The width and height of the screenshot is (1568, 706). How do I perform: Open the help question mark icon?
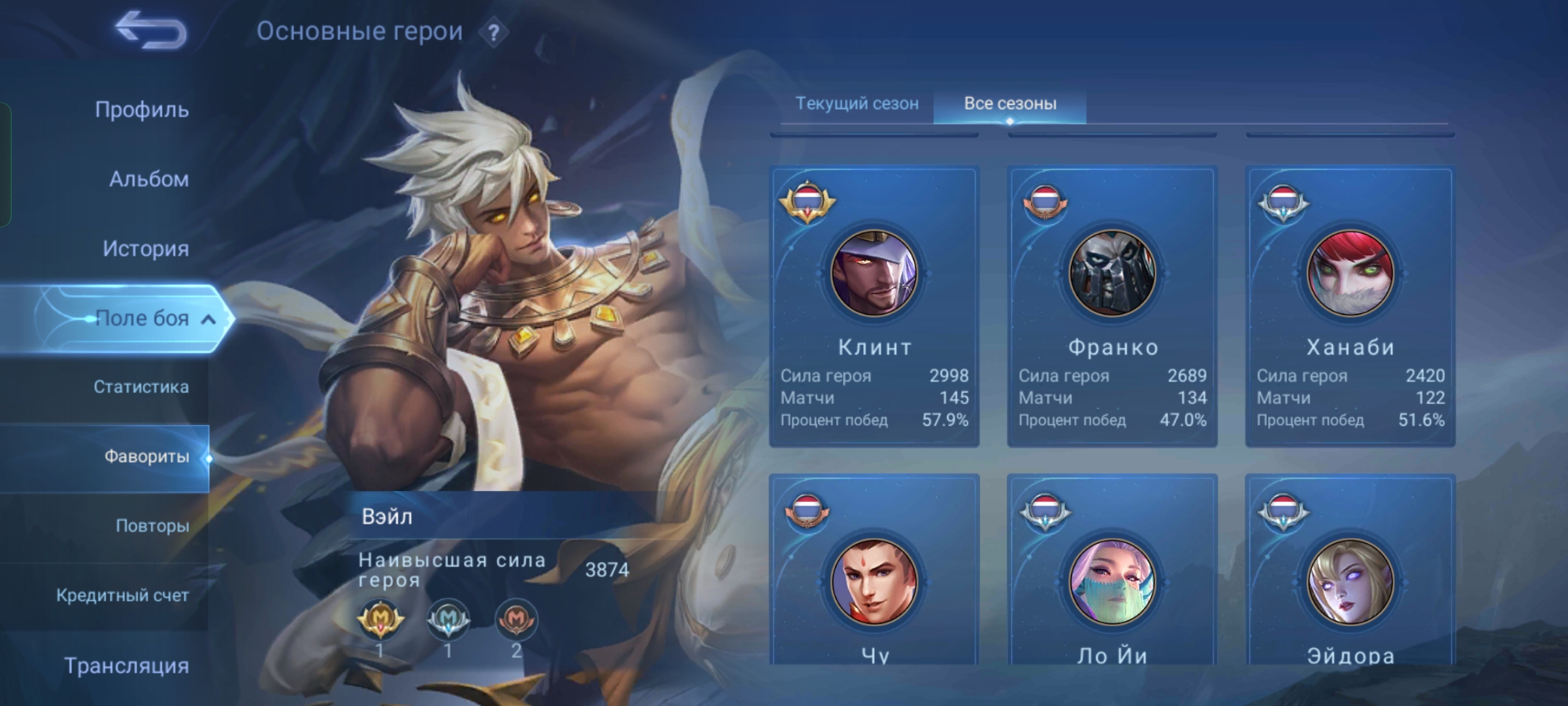pyautogui.click(x=494, y=33)
